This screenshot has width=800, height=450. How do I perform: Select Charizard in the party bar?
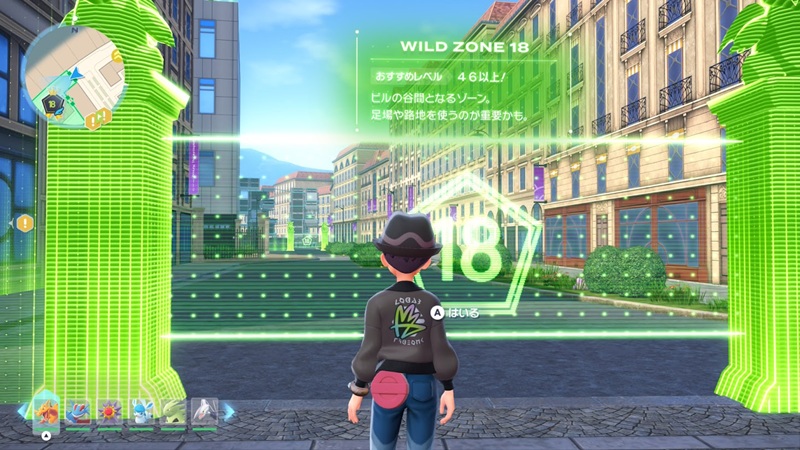pos(46,410)
